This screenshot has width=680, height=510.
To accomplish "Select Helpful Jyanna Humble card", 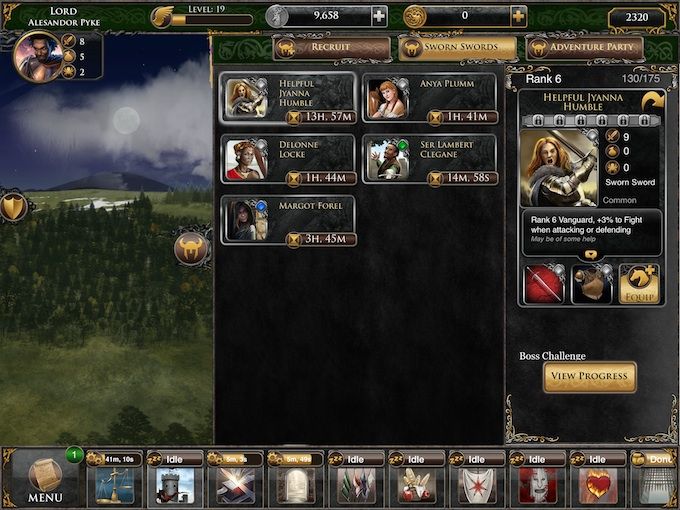I will [288, 98].
